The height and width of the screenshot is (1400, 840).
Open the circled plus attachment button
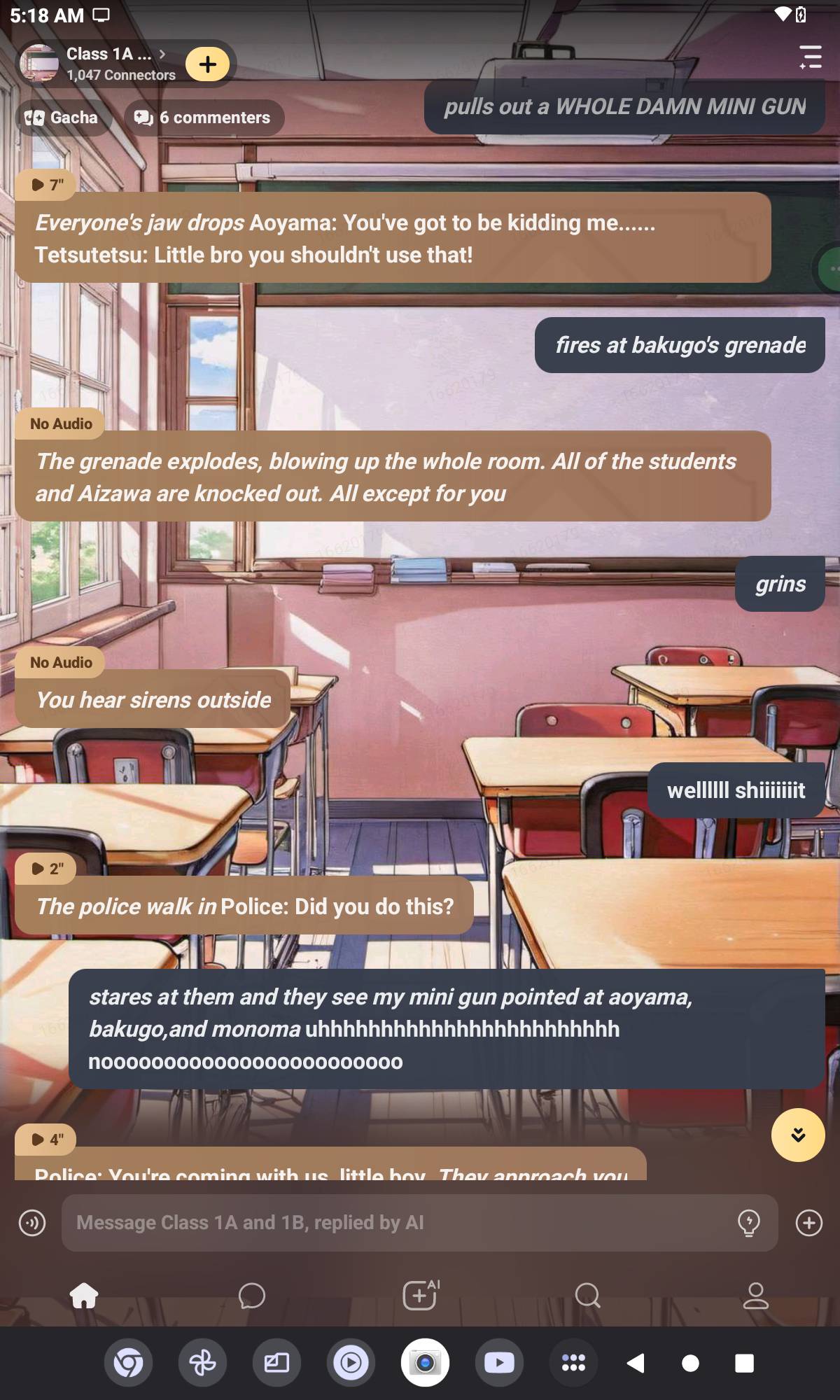(x=808, y=1223)
